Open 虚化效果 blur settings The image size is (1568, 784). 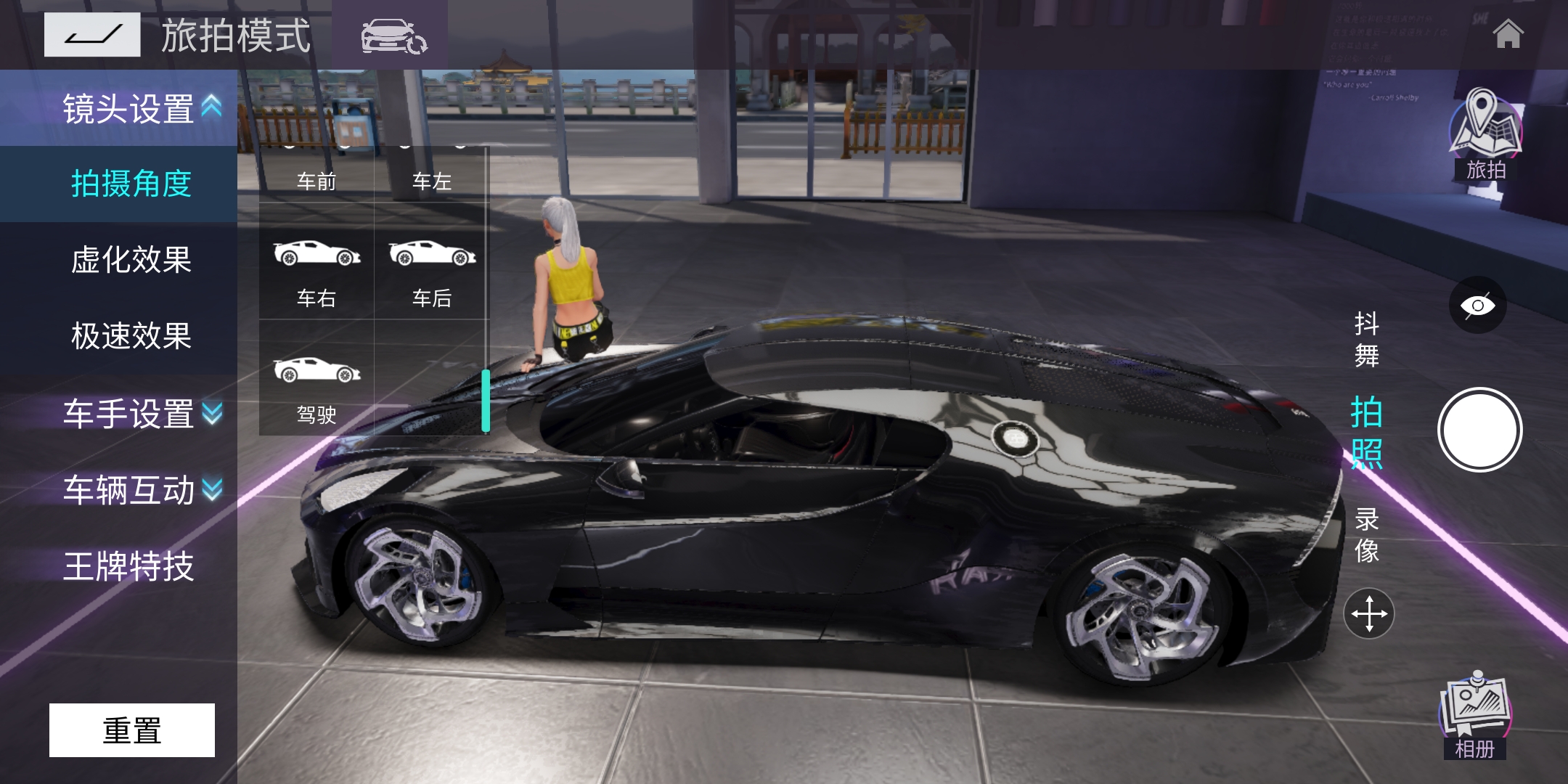click(x=131, y=260)
